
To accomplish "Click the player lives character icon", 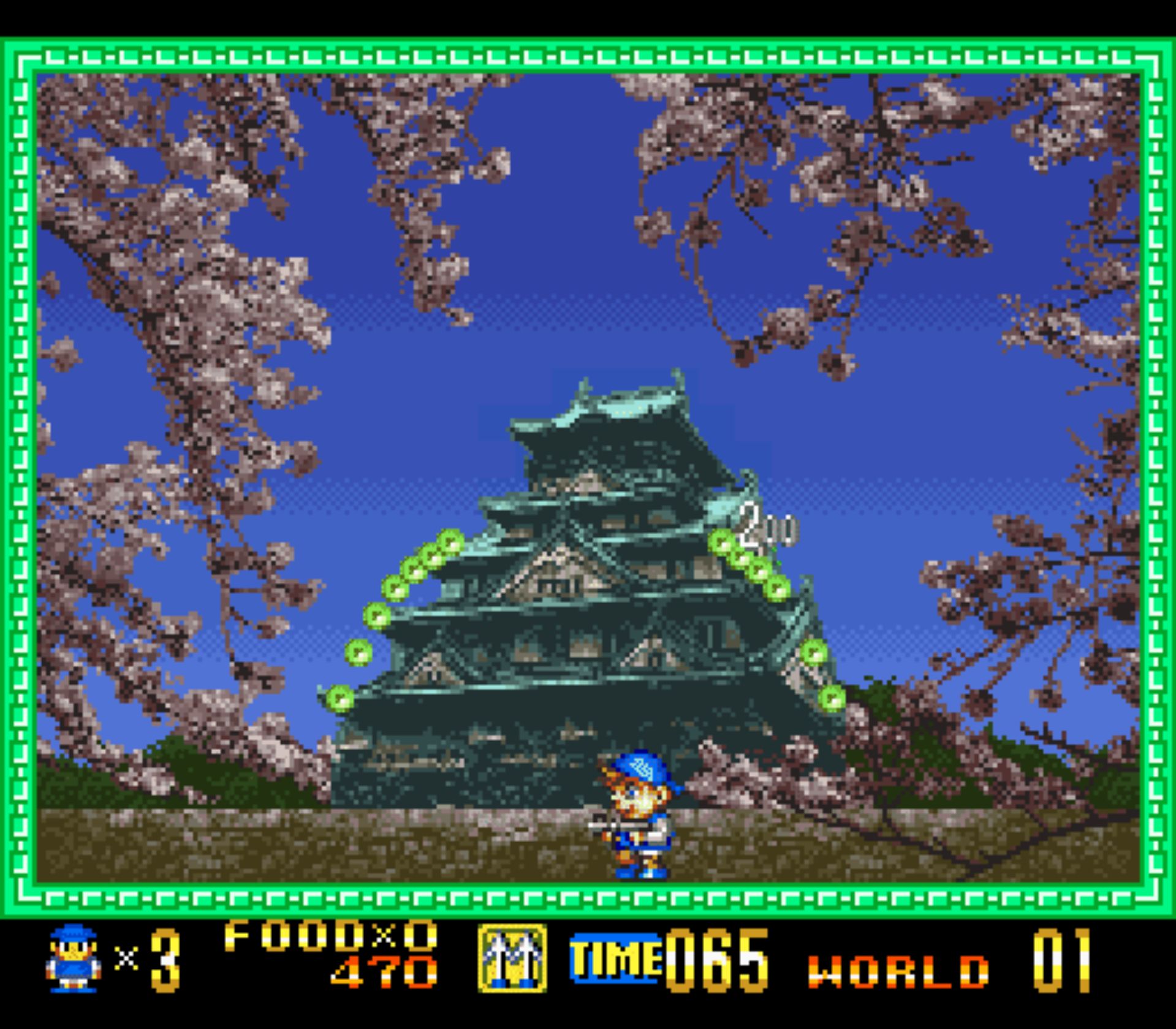I will point(74,959).
